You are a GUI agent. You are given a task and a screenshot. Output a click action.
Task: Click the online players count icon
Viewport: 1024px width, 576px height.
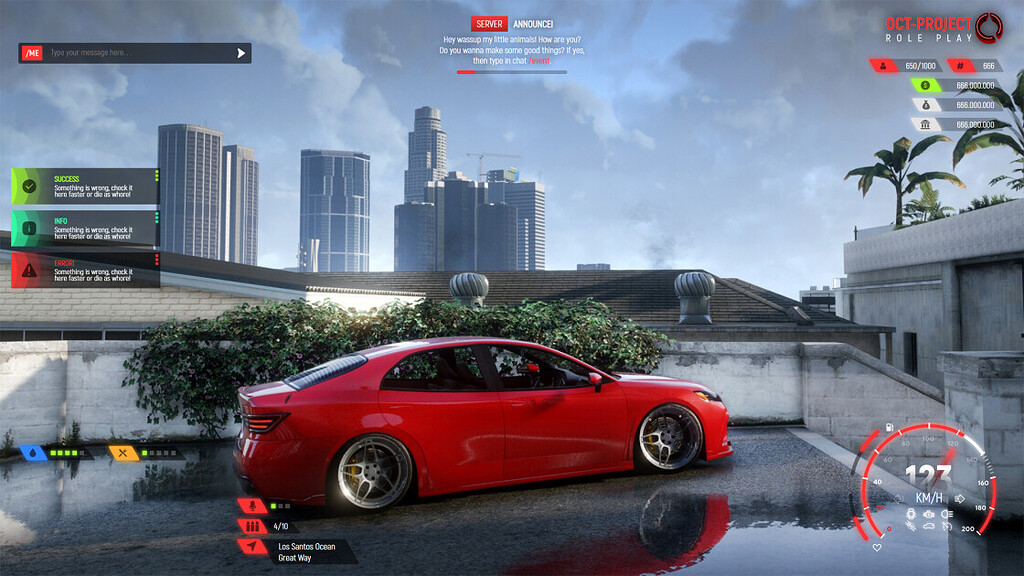pos(884,66)
